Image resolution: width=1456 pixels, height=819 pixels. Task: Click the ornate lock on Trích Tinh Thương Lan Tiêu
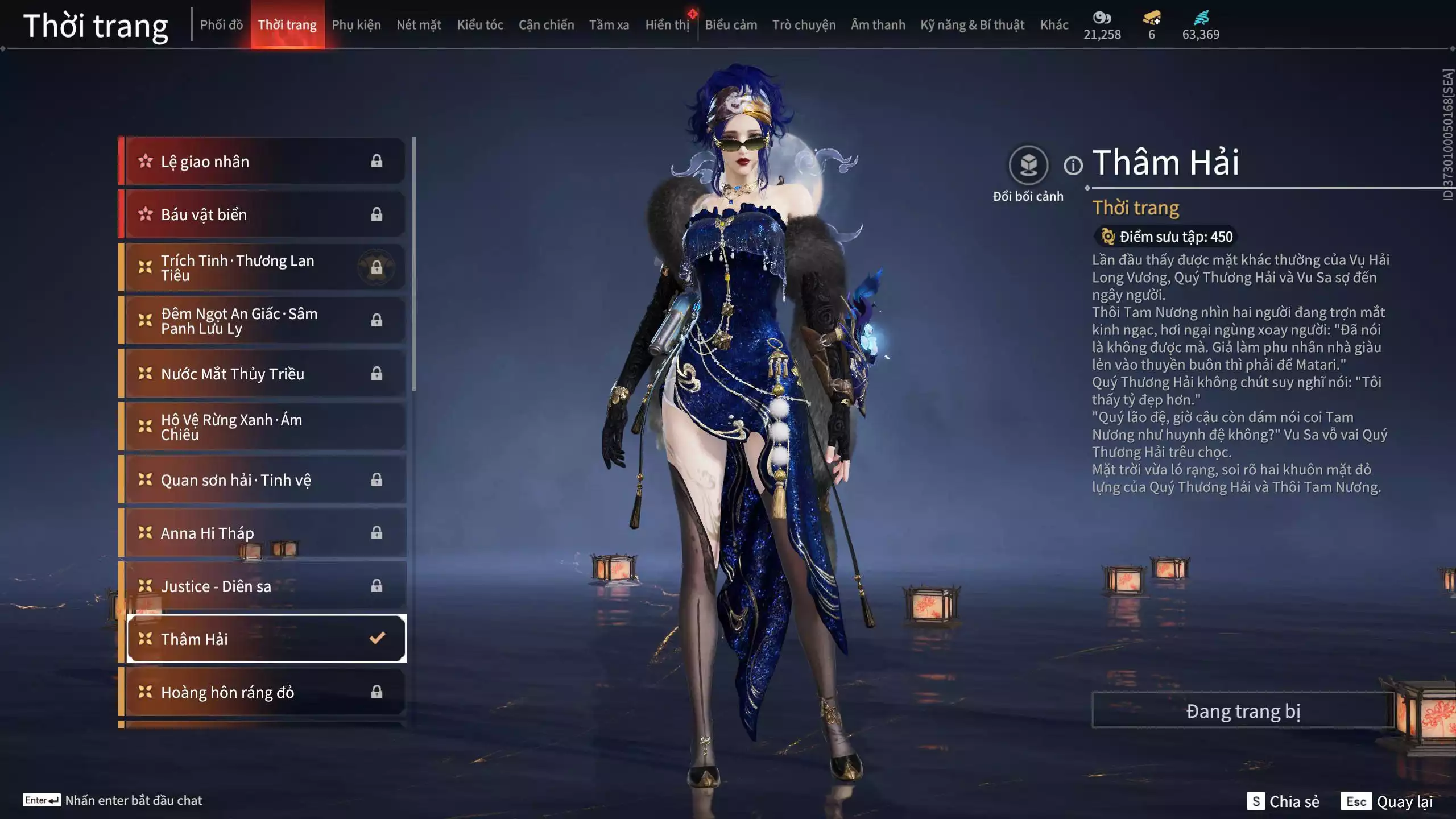coord(377,267)
